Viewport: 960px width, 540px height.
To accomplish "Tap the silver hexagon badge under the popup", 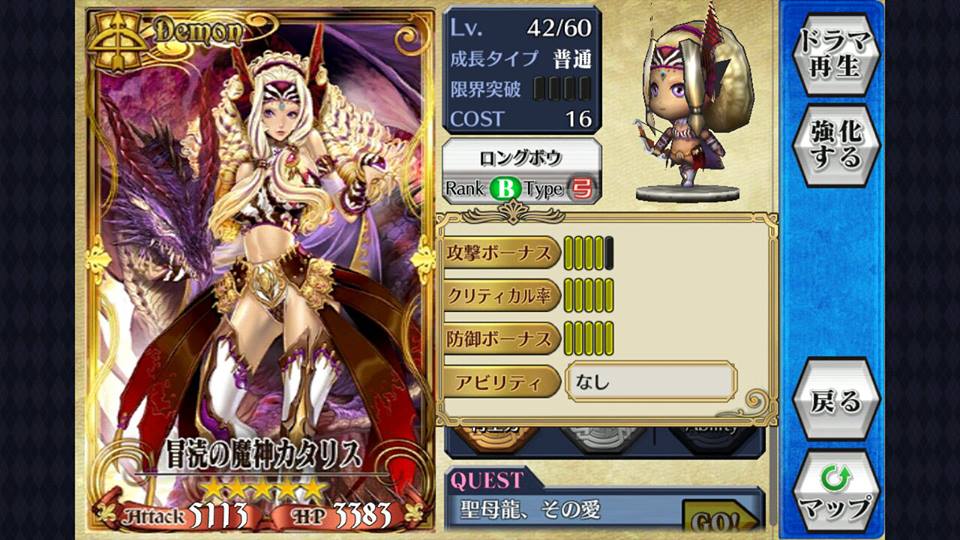I will (603, 438).
